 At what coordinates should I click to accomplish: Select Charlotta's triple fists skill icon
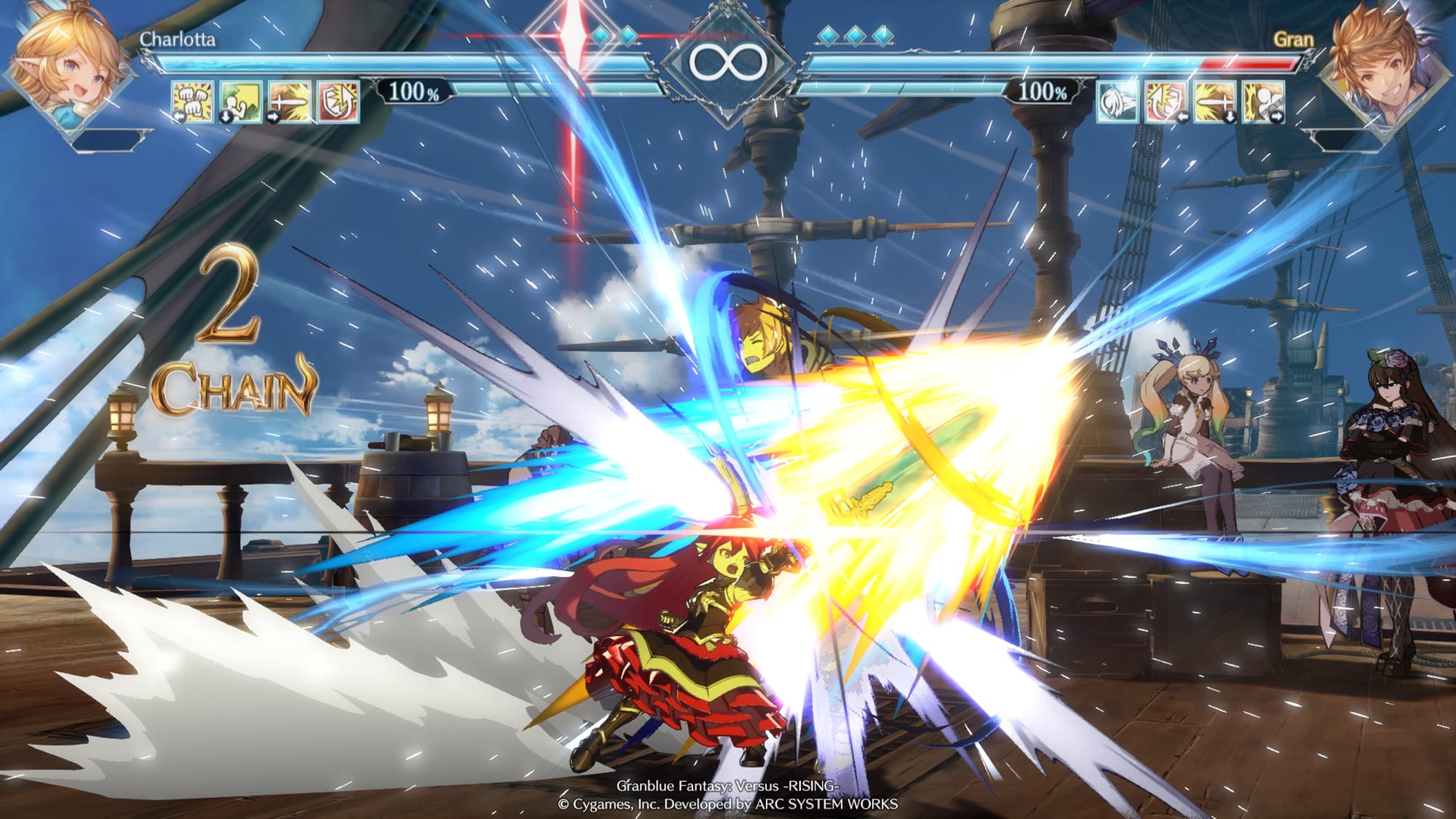point(193,100)
